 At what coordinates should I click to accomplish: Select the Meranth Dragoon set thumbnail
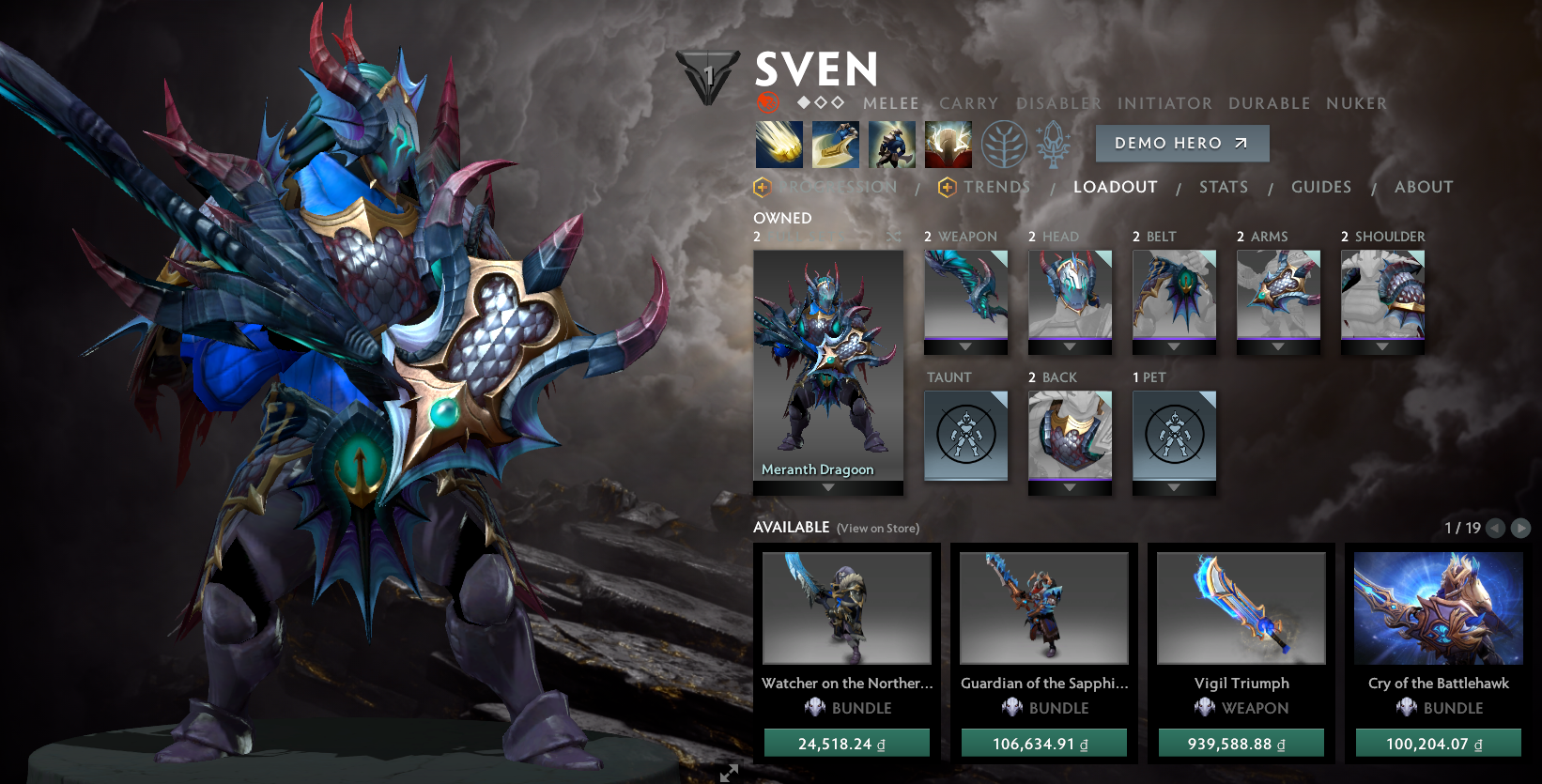tap(827, 366)
